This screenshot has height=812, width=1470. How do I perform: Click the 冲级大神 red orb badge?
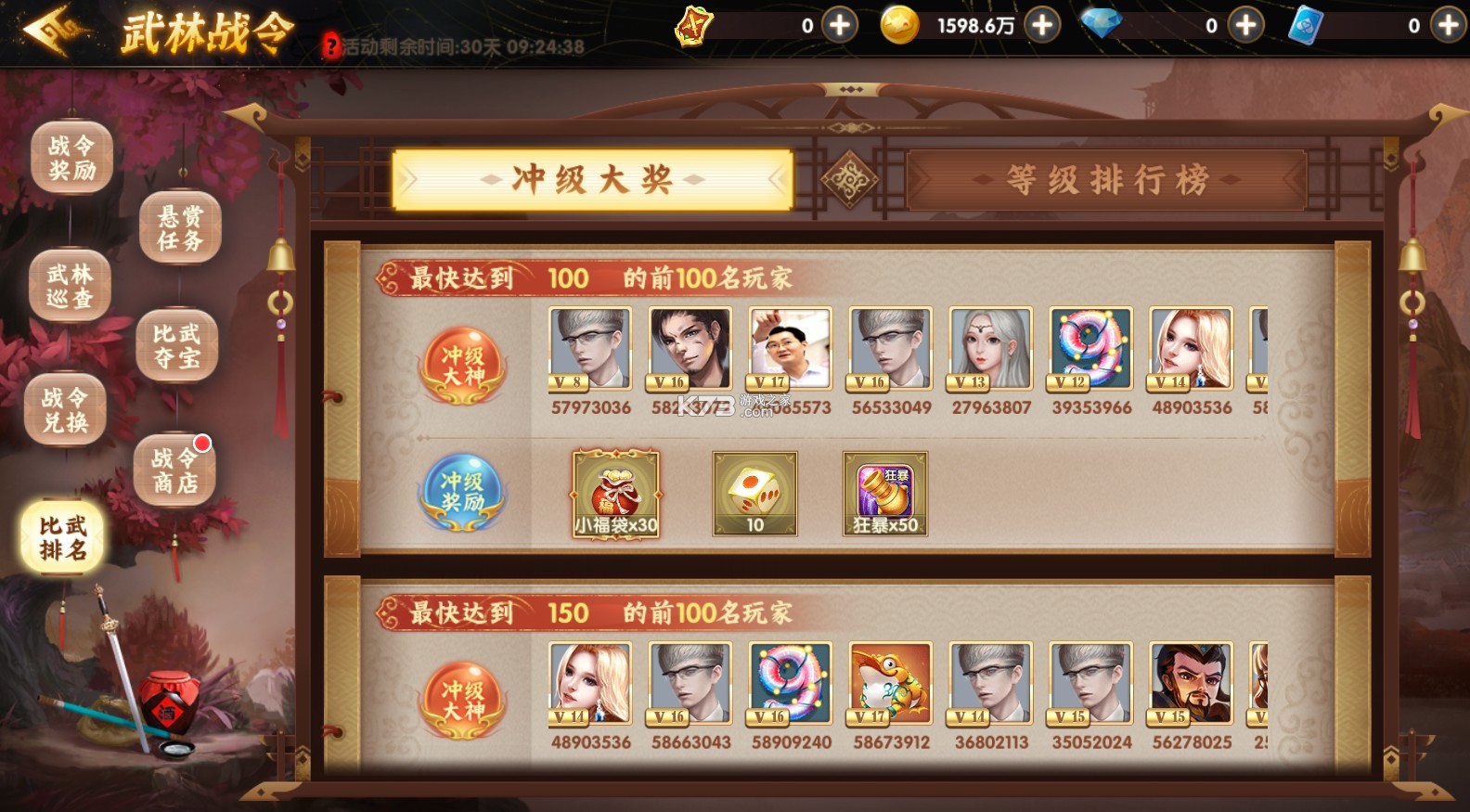click(x=463, y=367)
